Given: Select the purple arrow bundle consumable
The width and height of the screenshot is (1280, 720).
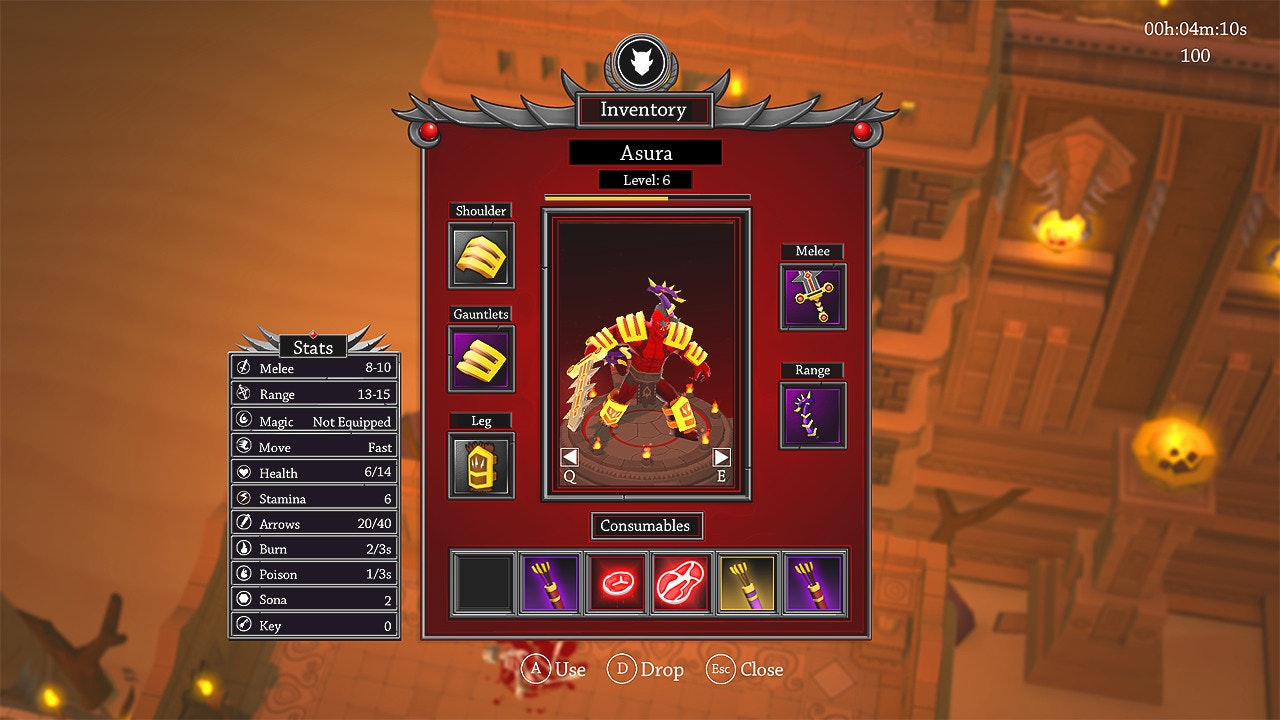Looking at the screenshot, I should click(551, 582).
